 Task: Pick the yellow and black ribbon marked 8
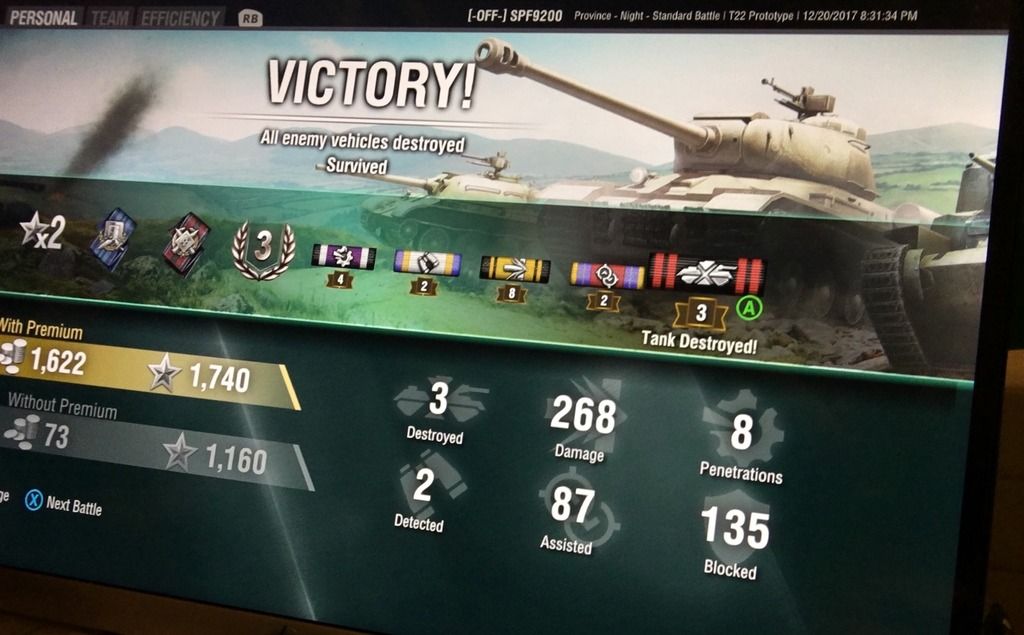(514, 268)
